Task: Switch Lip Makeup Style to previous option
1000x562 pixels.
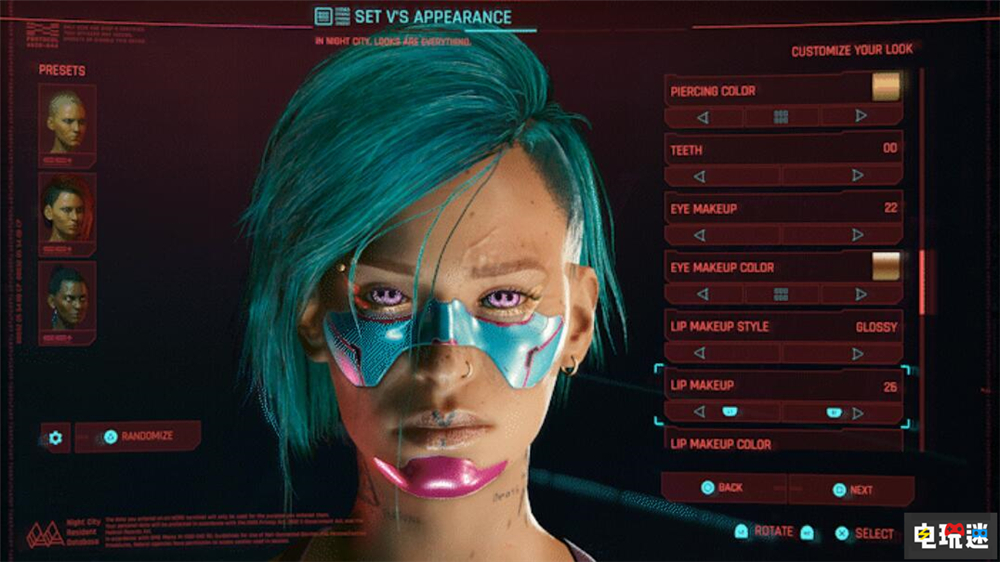Action: pyautogui.click(x=701, y=353)
